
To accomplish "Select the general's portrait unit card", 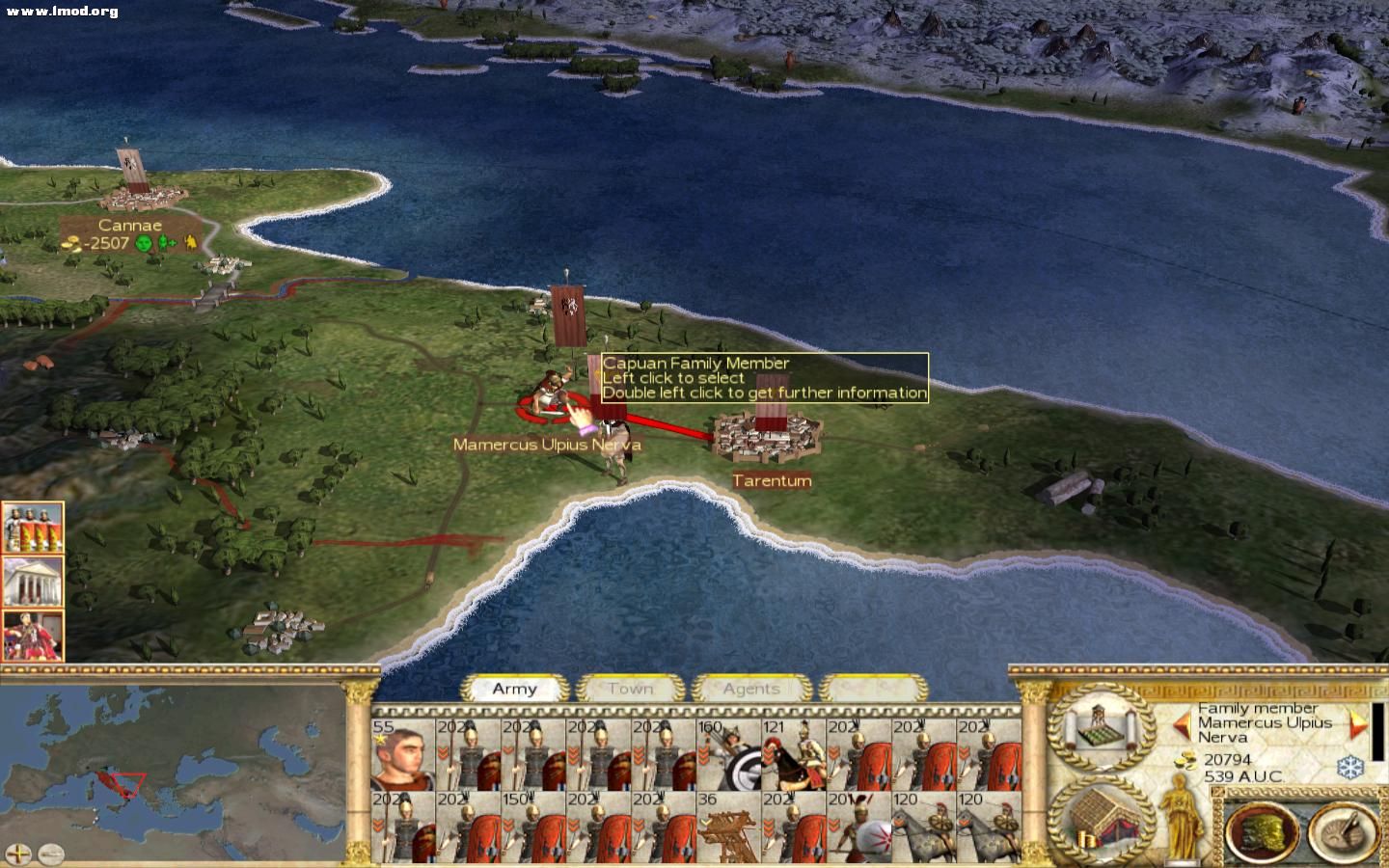I will (x=403, y=754).
